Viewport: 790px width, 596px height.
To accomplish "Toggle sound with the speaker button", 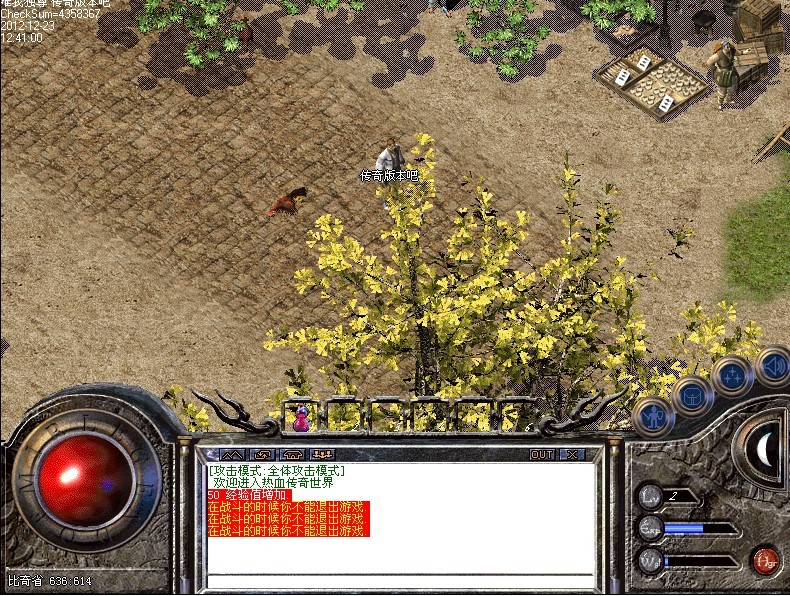I will (x=772, y=365).
